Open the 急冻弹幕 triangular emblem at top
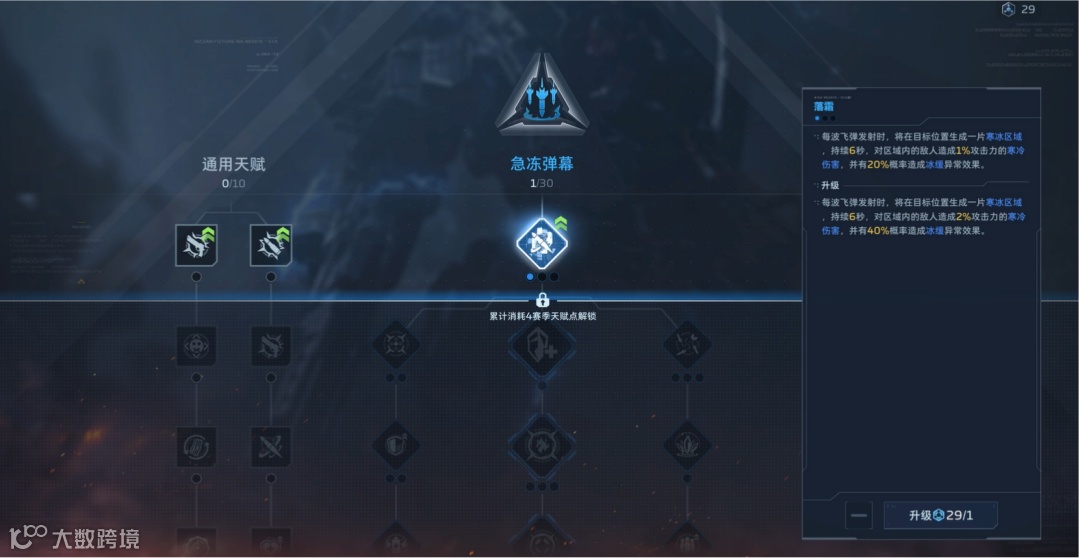The image size is (1080, 558). (542, 95)
